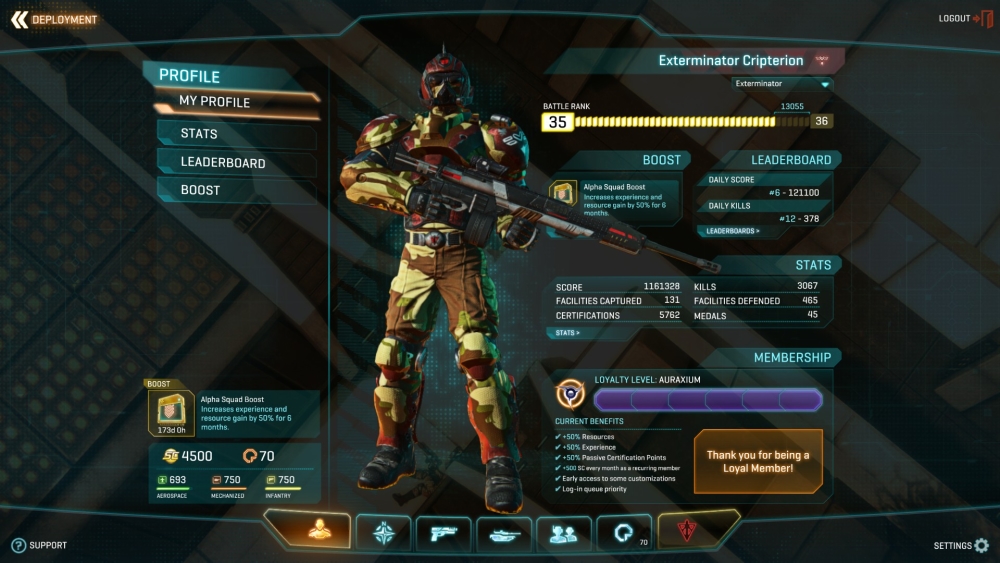Switch to the infantry loadout pistol tab
This screenshot has height=563, width=1000.
(x=443, y=532)
